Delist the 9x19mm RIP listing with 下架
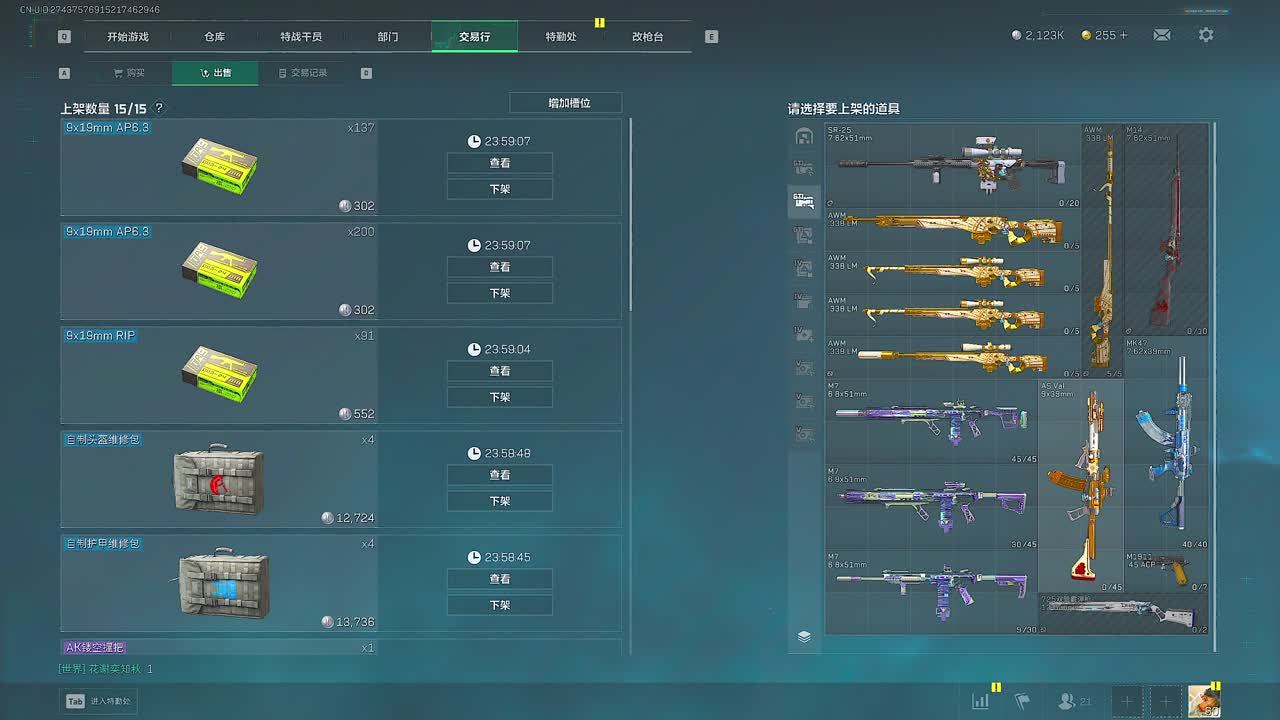This screenshot has width=1280, height=720. tap(500, 397)
